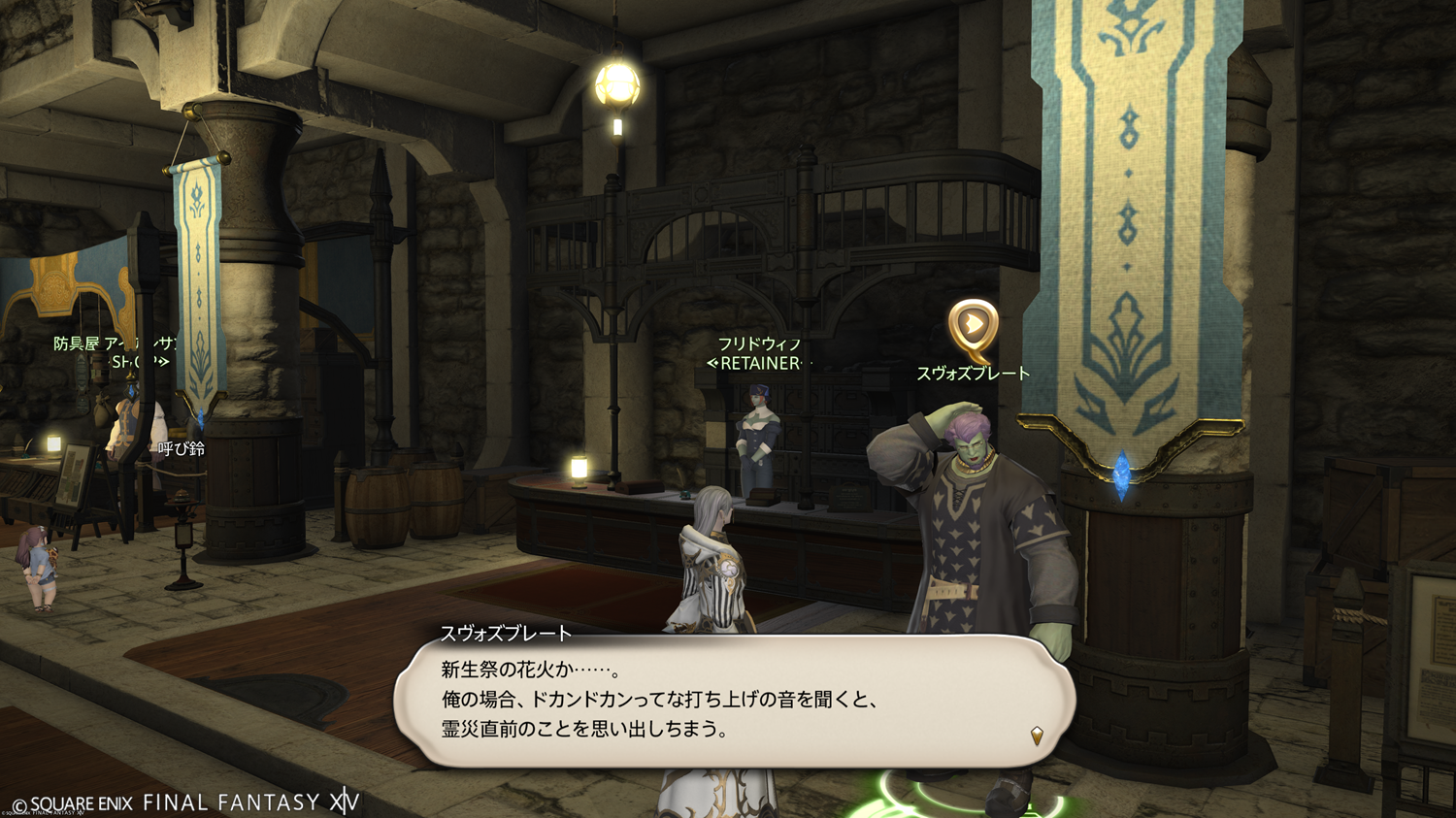The height and width of the screenshot is (818, 1456).
Task: Select the quest marker icon above スヴォズブレート
Action: point(973,328)
